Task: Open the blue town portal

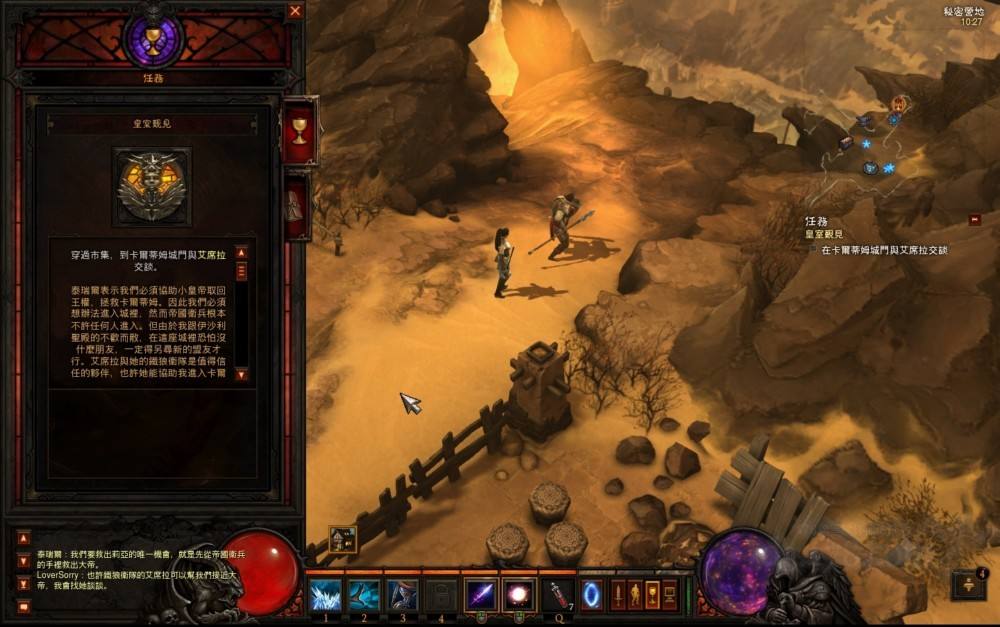Action: [x=592, y=595]
